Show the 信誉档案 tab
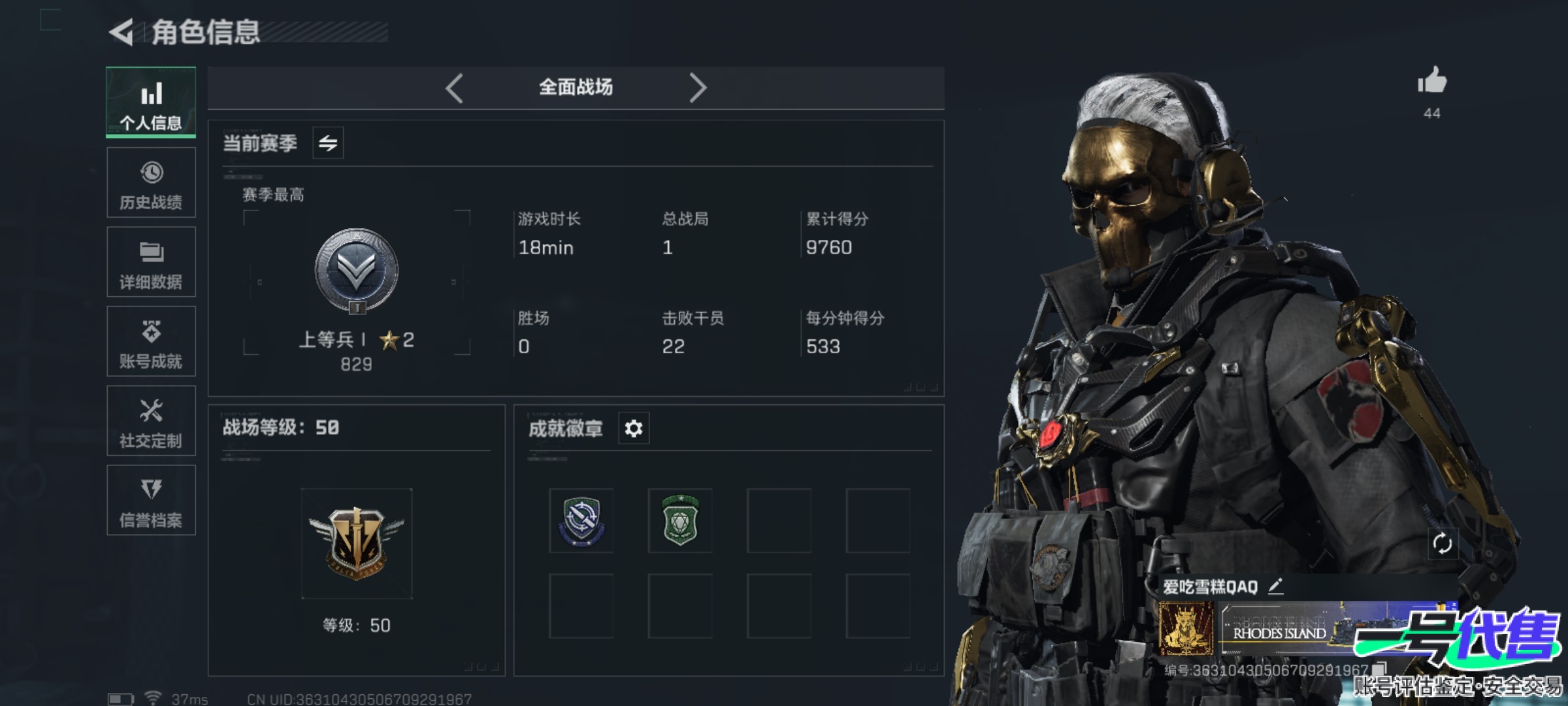Image resolution: width=1568 pixels, height=706 pixels. [x=151, y=500]
